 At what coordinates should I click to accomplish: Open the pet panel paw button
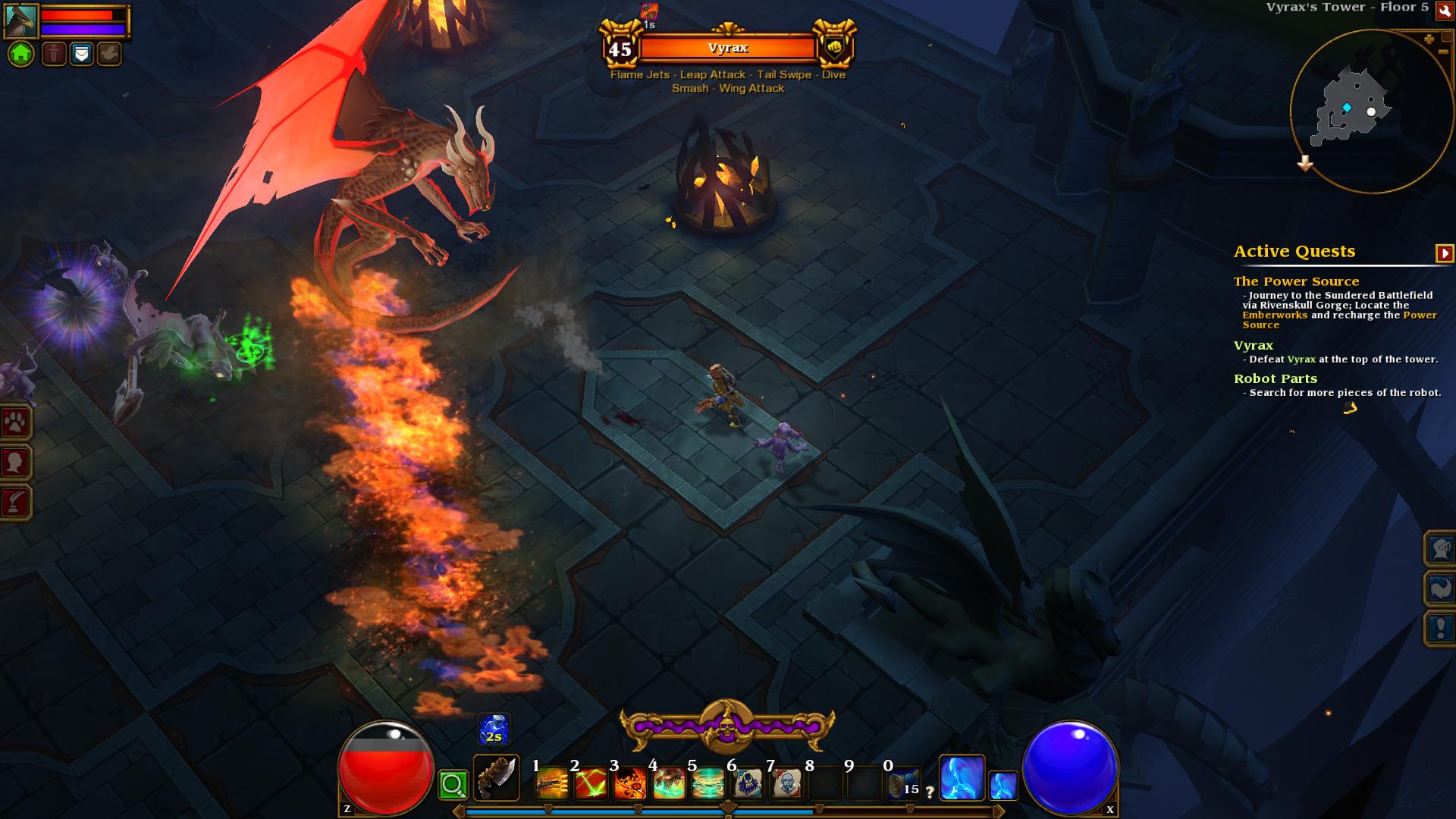point(15,422)
